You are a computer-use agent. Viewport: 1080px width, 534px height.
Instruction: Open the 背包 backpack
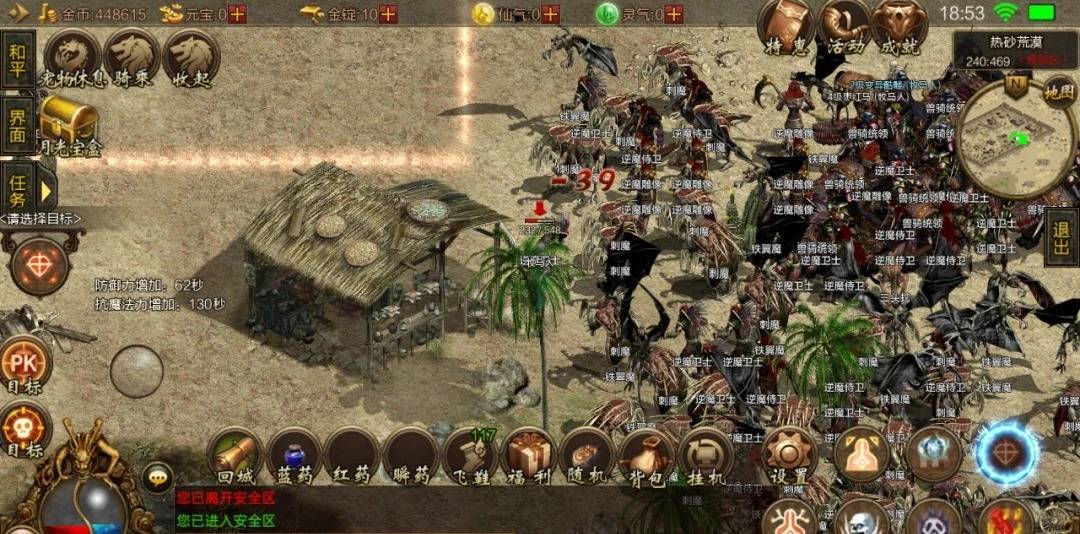(645, 457)
